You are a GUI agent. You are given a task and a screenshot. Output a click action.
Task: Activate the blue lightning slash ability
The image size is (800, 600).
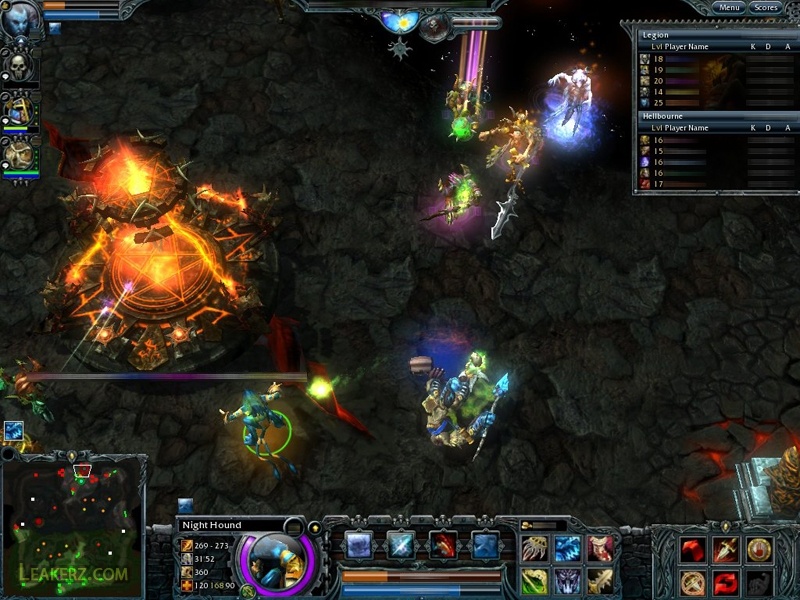pyautogui.click(x=401, y=544)
